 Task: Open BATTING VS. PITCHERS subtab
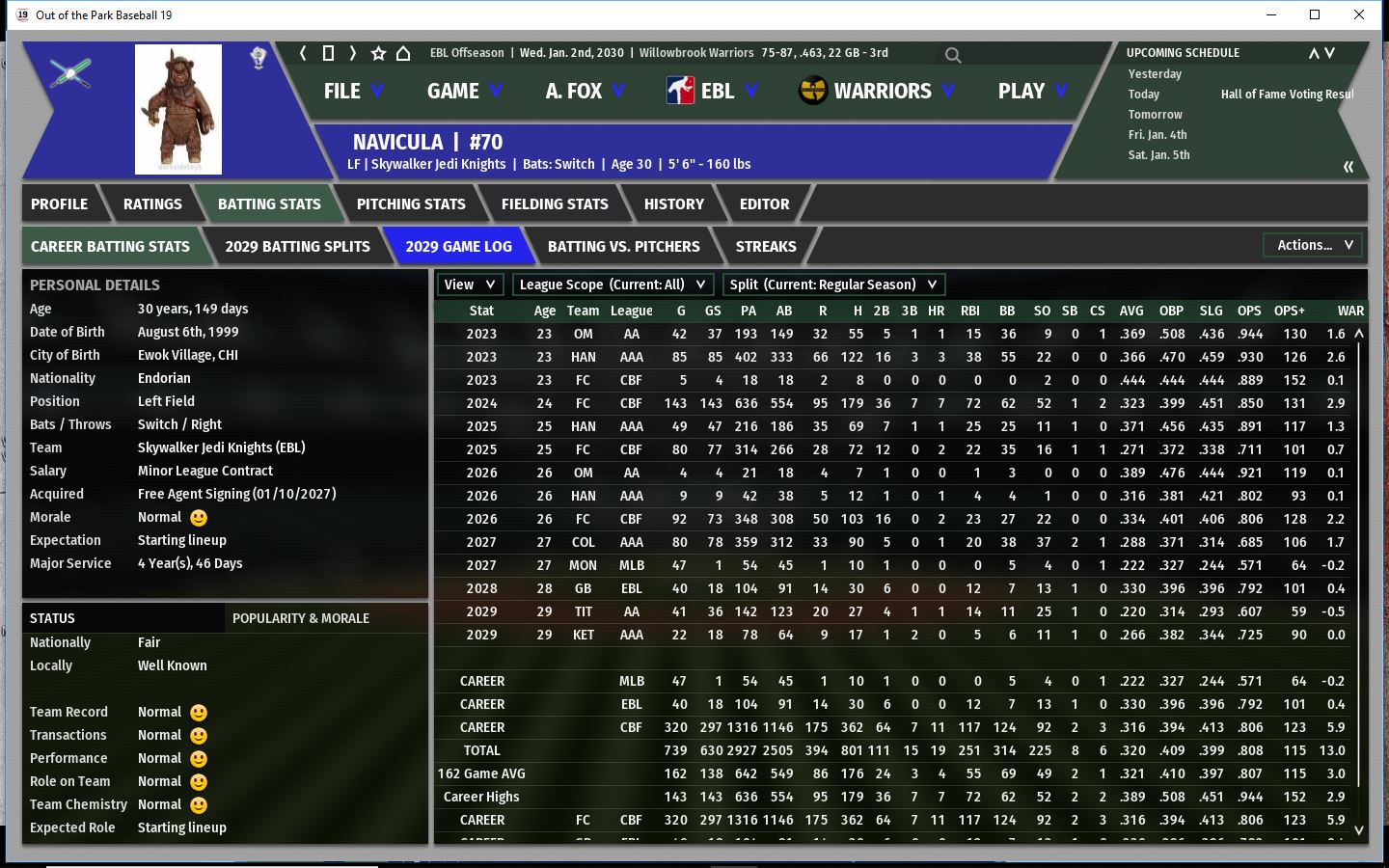coord(623,247)
